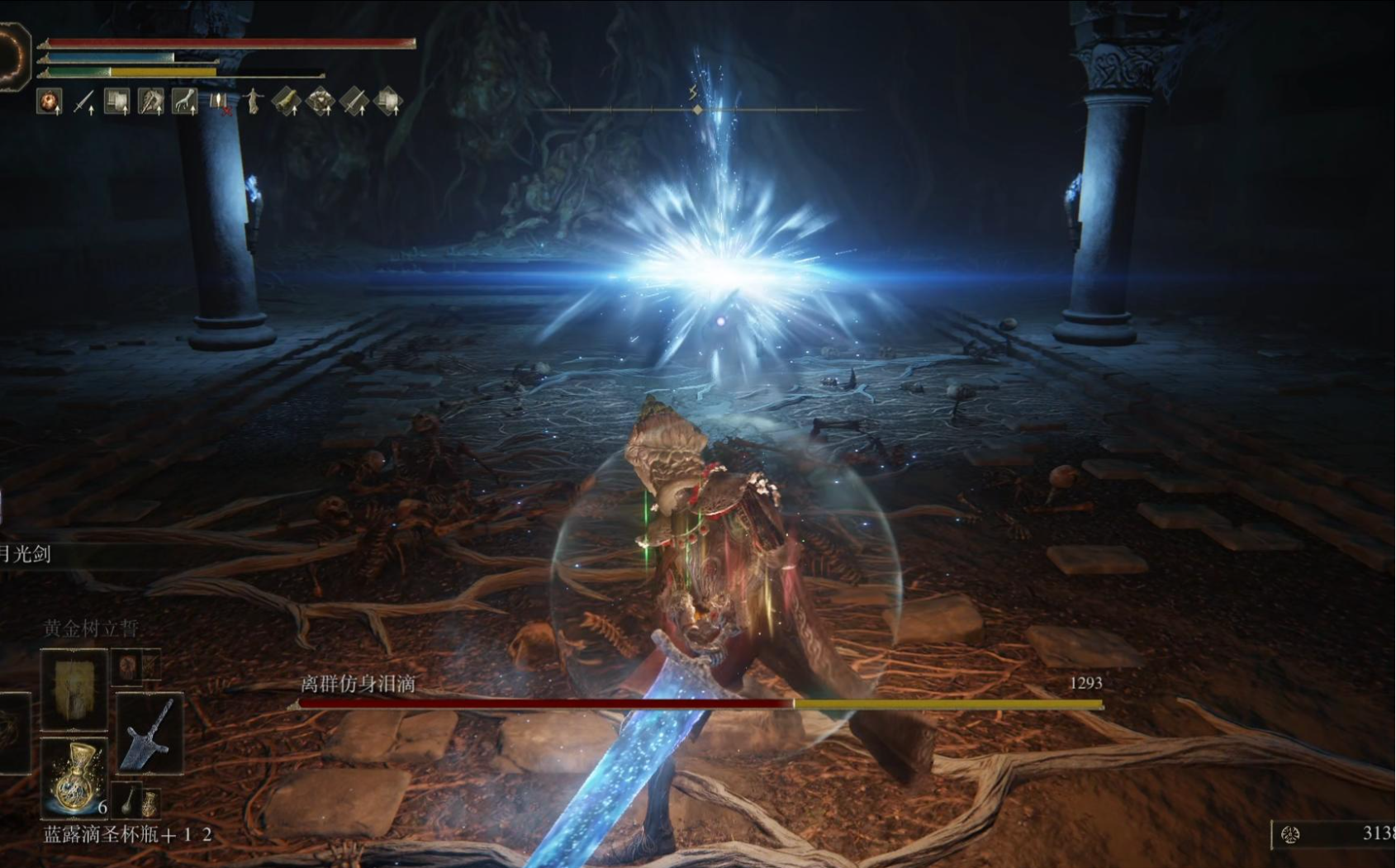The width and height of the screenshot is (1396, 868).
Task: Select the Flask of Cerulean Tears quick slot
Action: [75, 776]
